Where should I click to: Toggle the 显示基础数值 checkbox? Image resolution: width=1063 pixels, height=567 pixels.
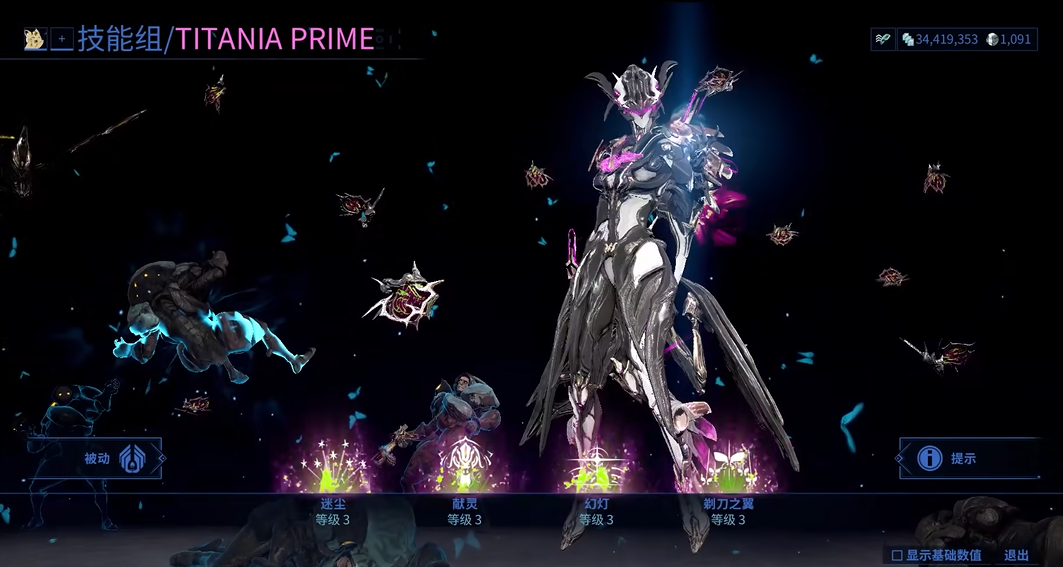(x=897, y=555)
